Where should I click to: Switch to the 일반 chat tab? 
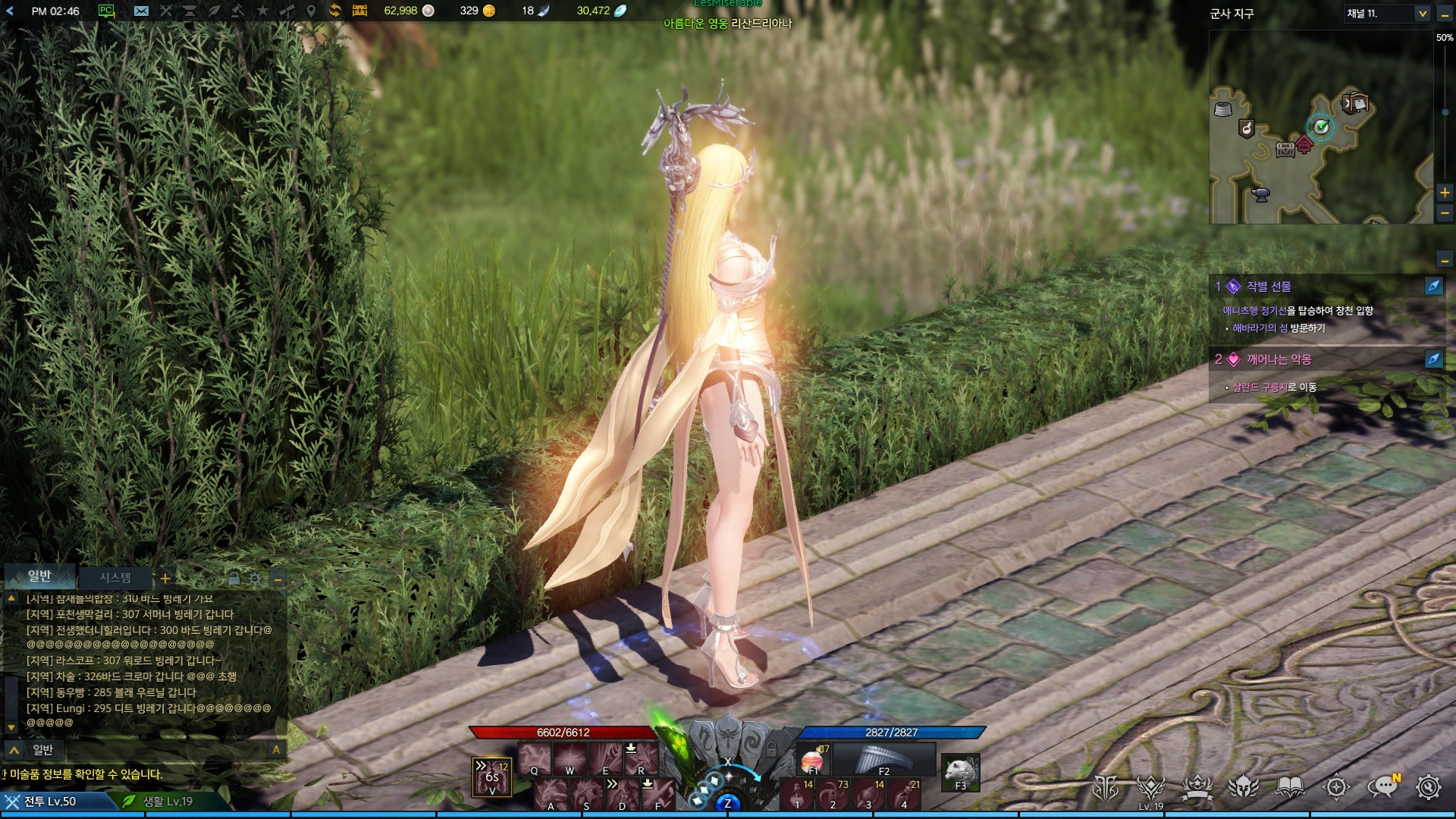(x=39, y=576)
